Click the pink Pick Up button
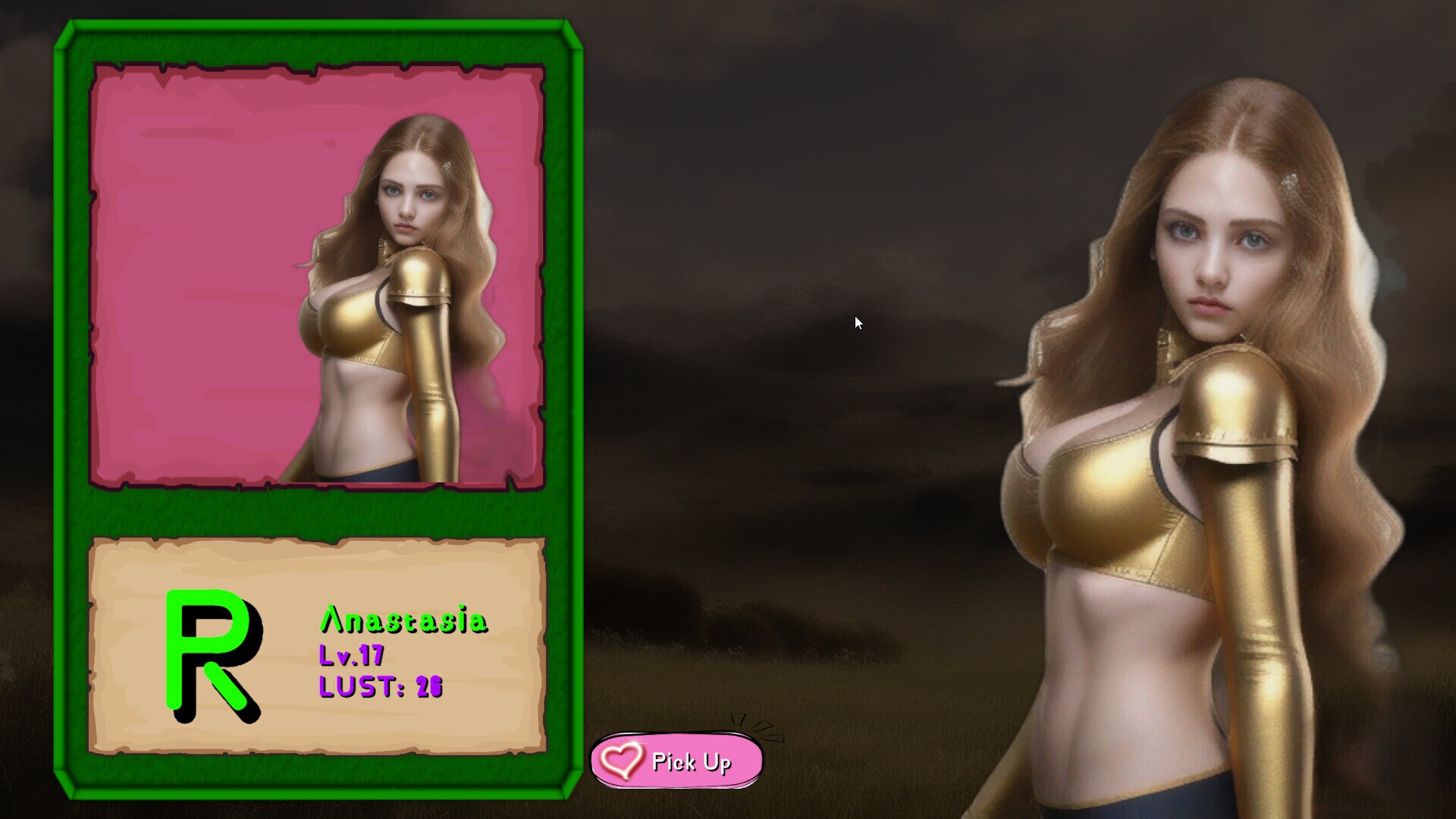Viewport: 1456px width, 819px height. pos(676,761)
